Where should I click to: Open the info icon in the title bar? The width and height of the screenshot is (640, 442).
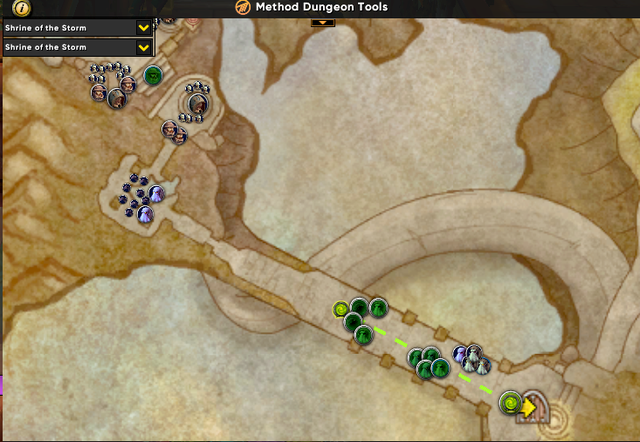pos(22,7)
